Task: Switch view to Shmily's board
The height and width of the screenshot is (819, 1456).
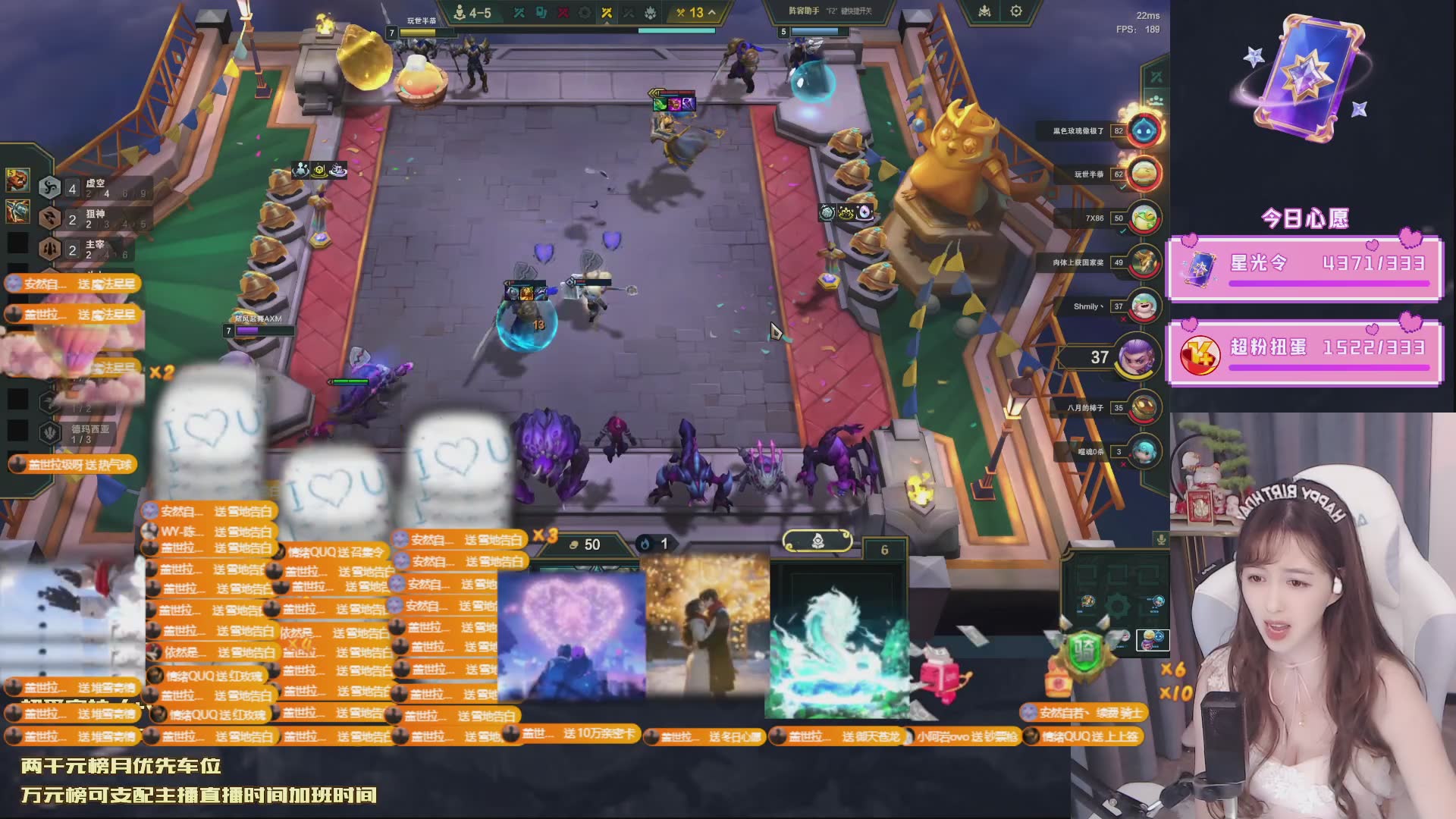Action: pyautogui.click(x=1144, y=306)
